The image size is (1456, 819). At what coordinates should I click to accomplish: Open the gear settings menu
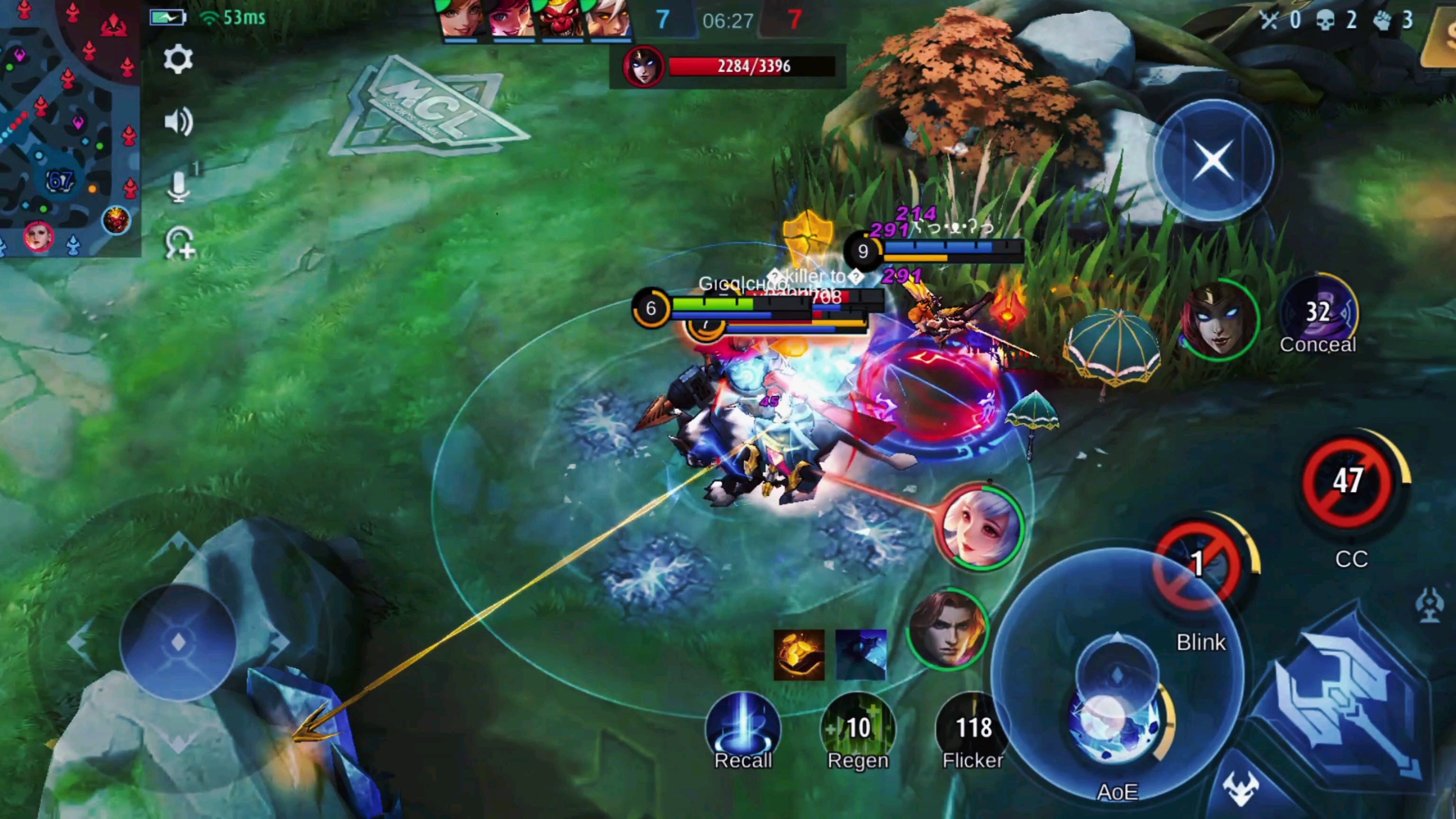(178, 59)
